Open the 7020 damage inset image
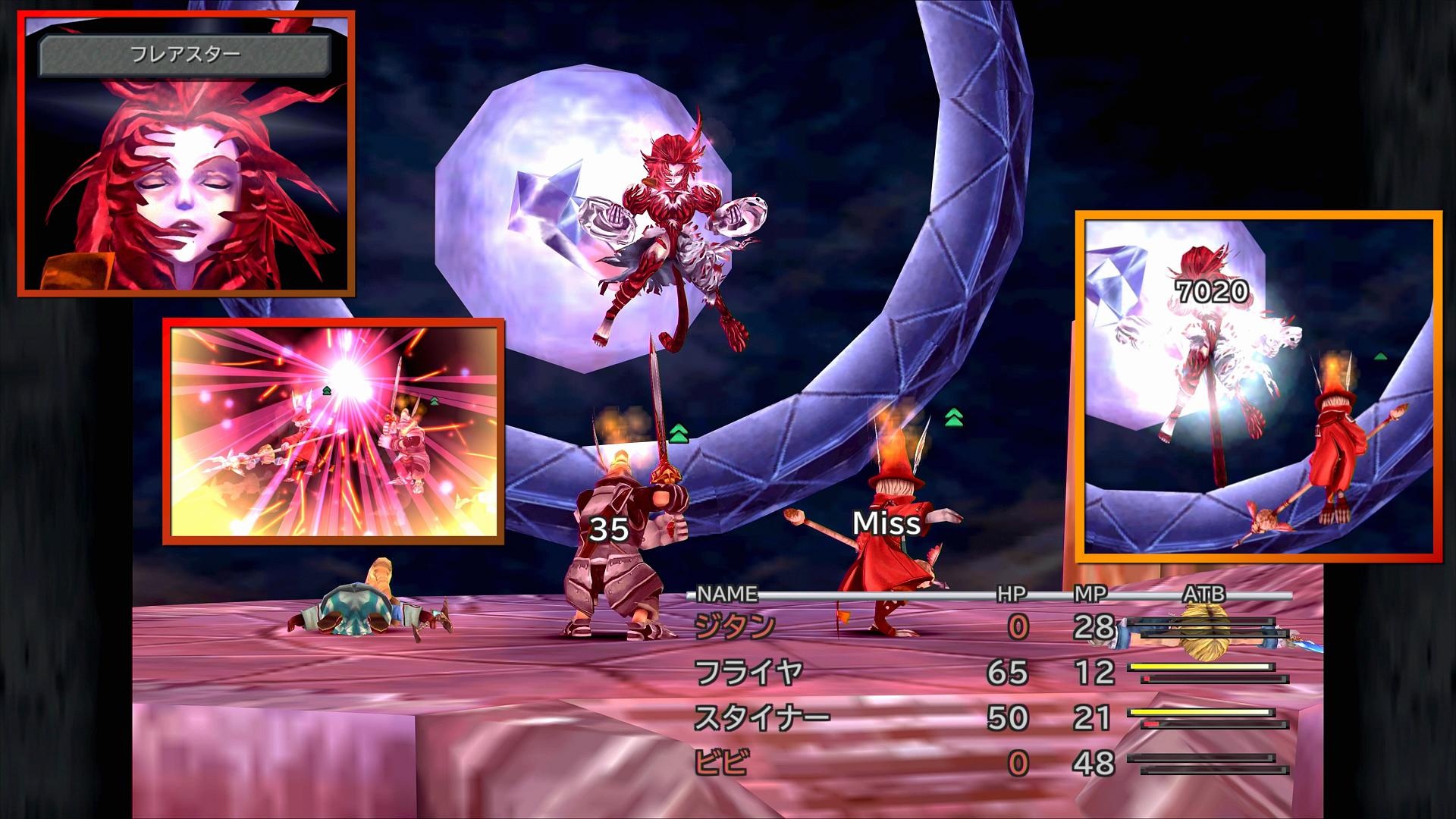The height and width of the screenshot is (819, 1456). (1258, 387)
